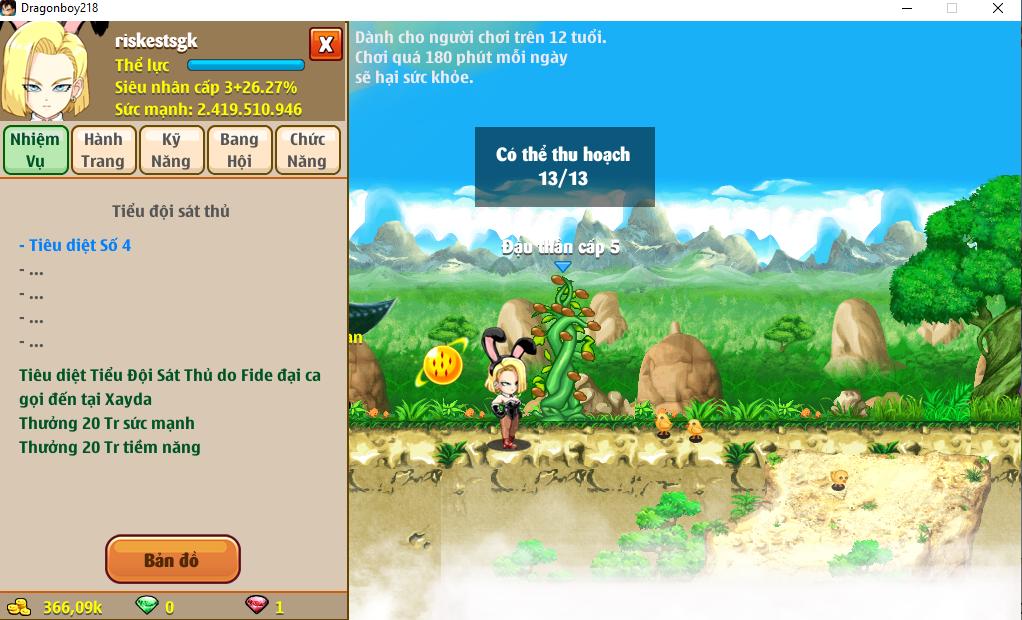Select the Kỹ Năng tab
This screenshot has width=1022, height=620.
171,150
